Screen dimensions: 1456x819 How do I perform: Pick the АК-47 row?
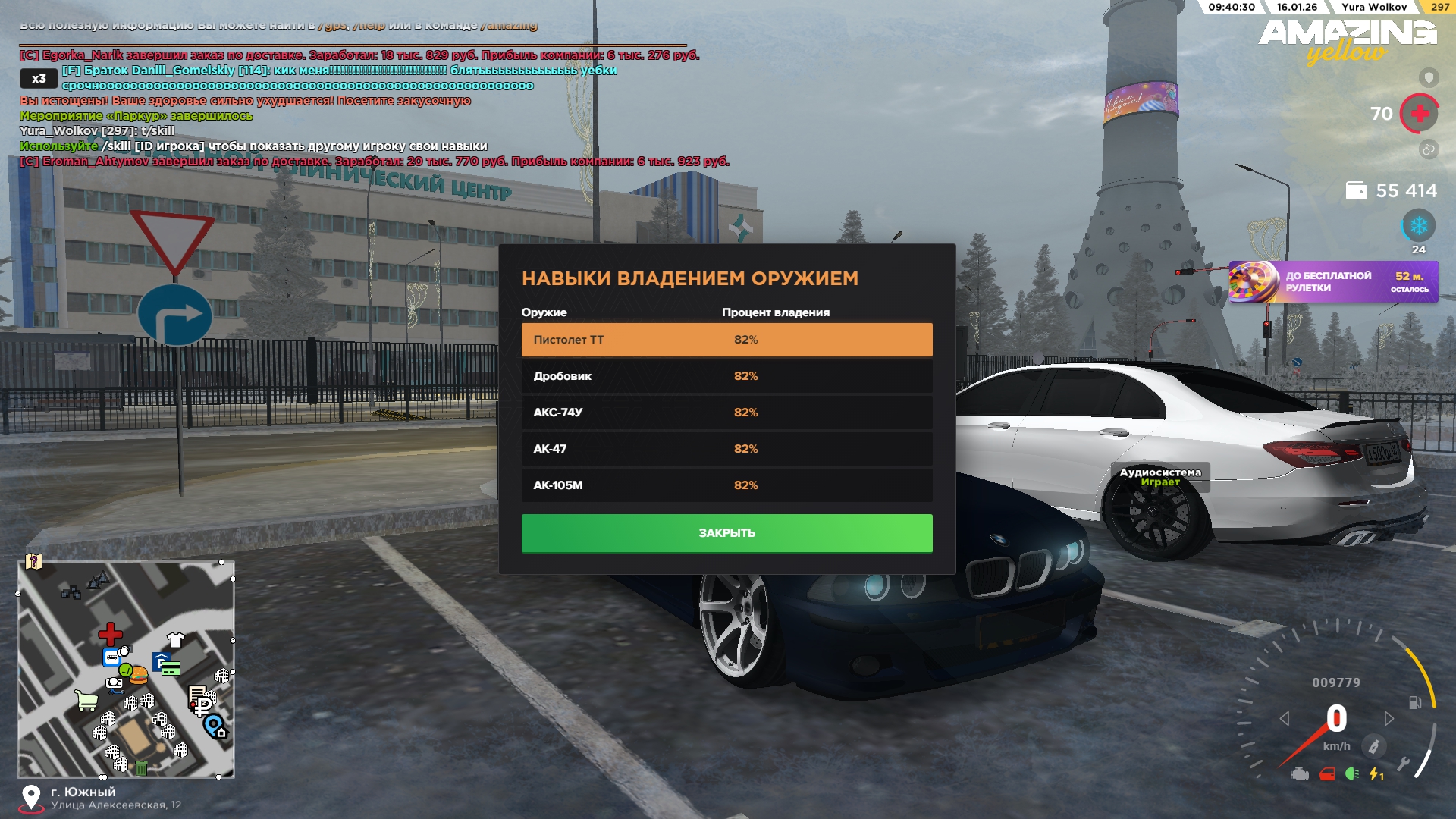(x=726, y=449)
